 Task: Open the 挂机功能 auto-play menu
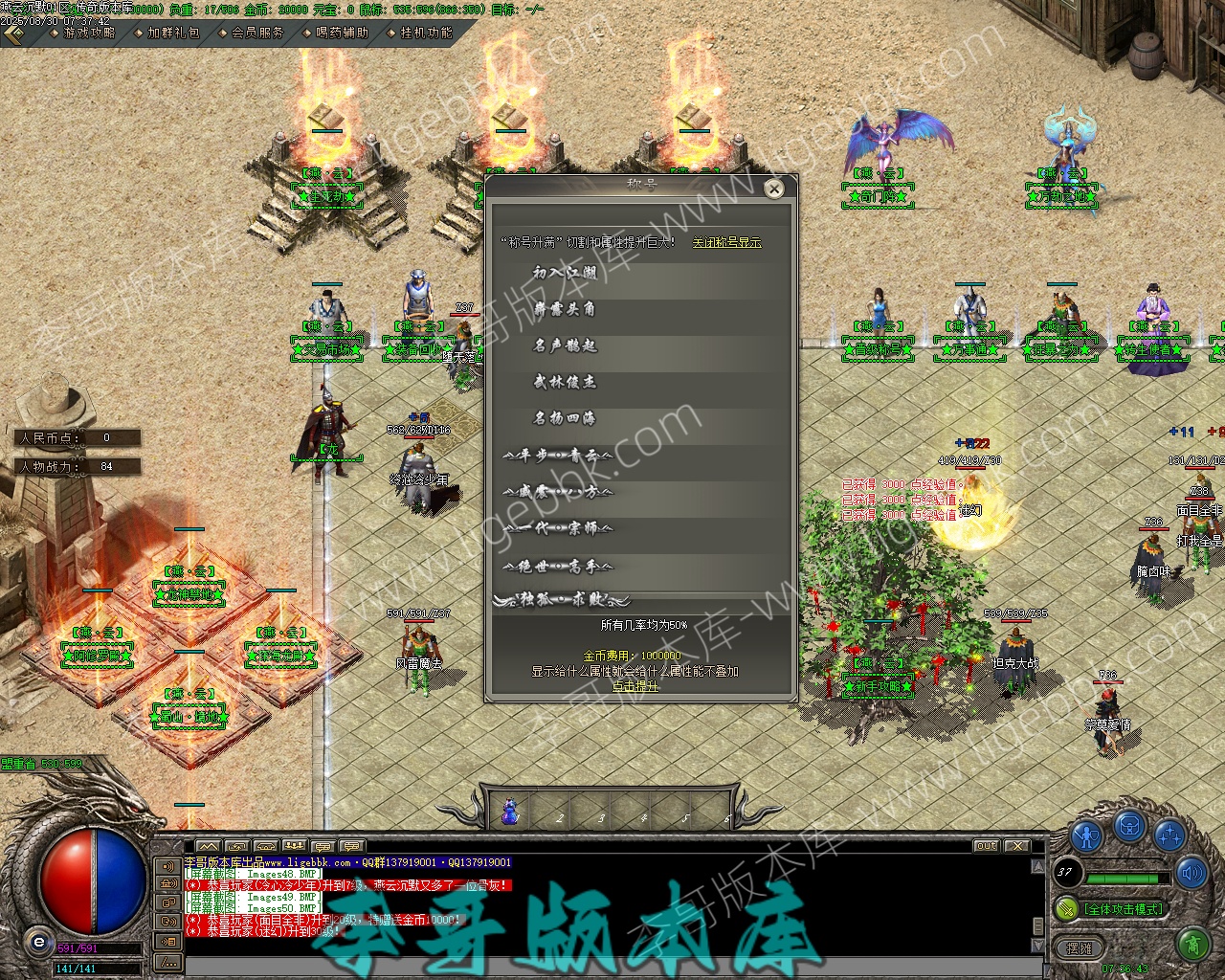426,33
